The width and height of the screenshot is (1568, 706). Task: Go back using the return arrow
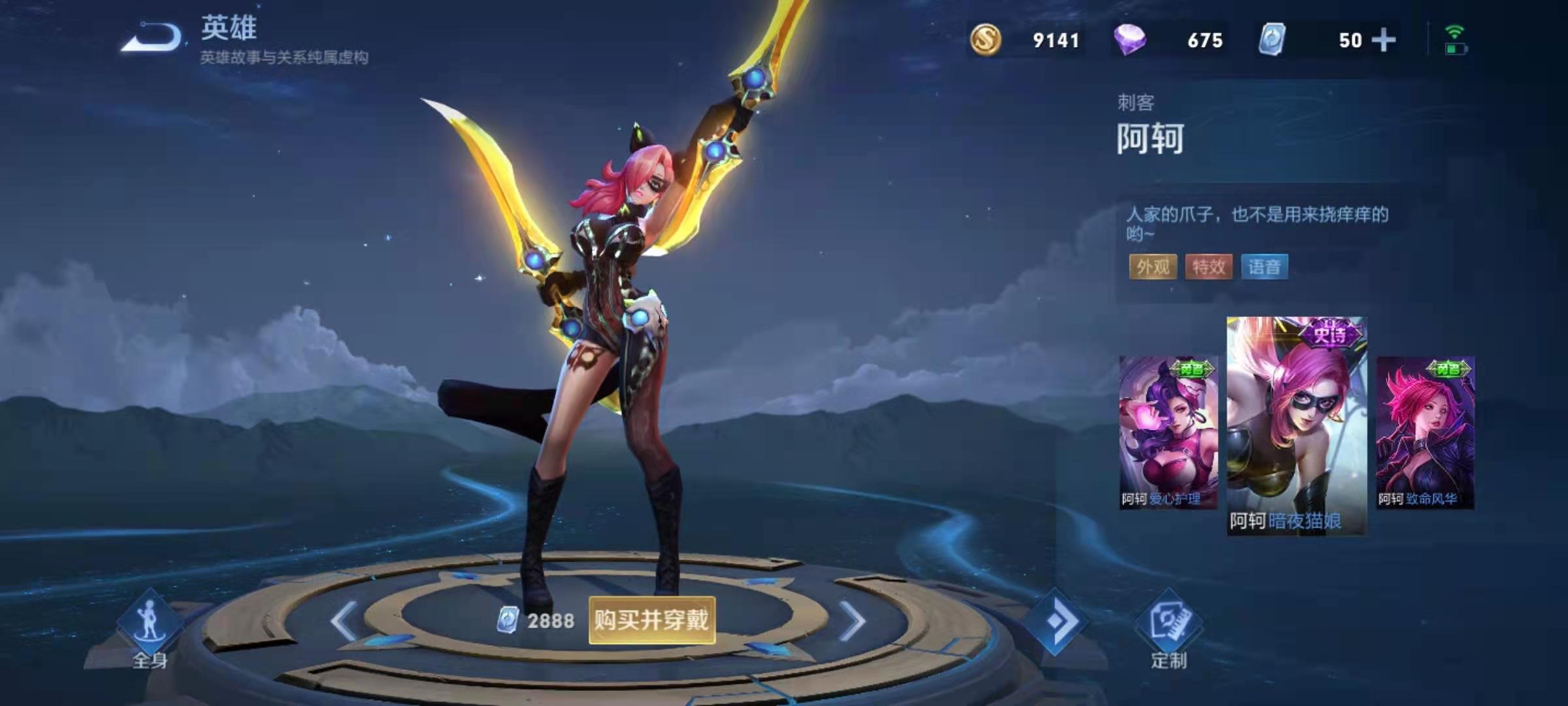[x=152, y=37]
